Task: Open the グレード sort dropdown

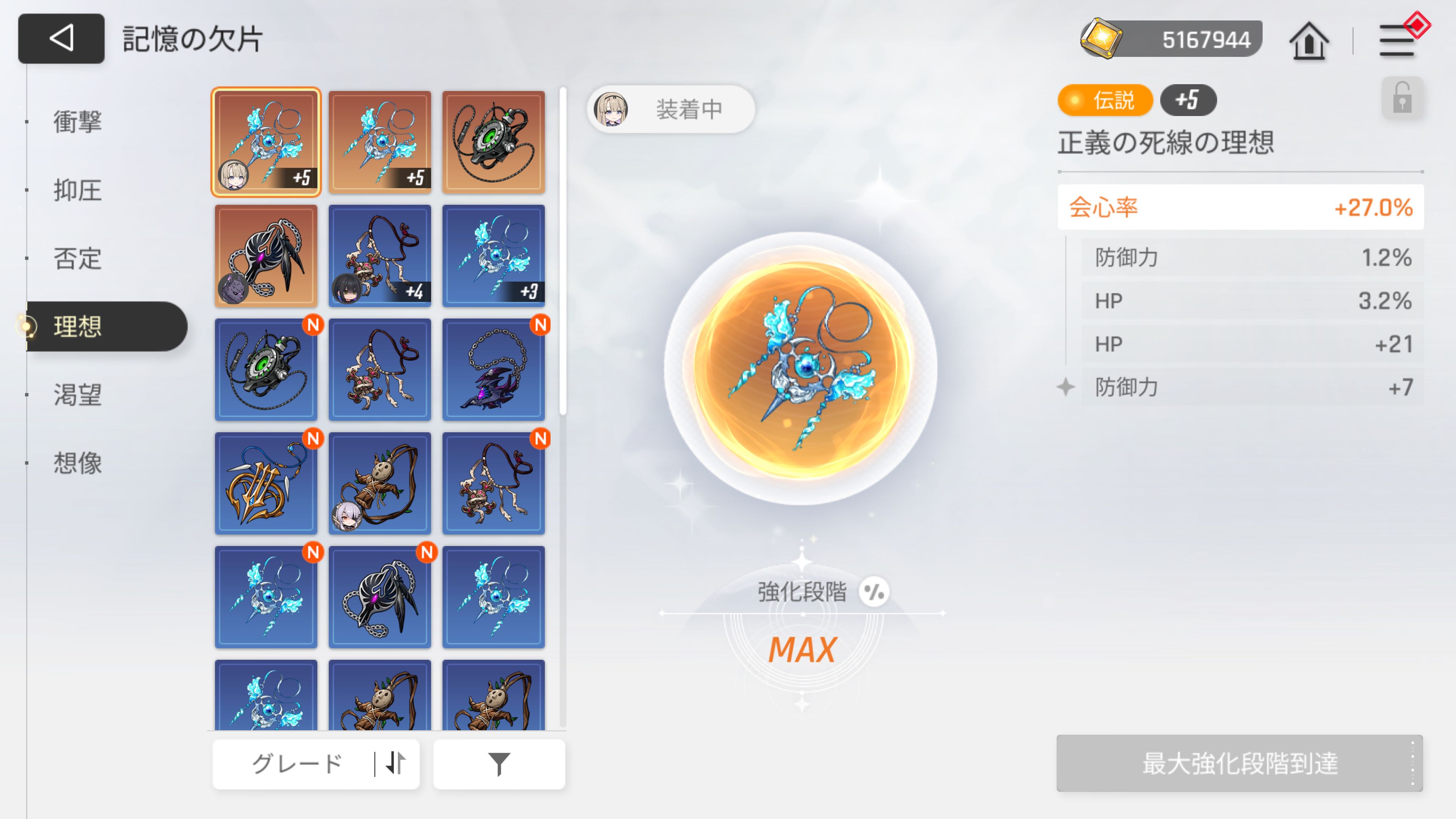Action: (x=315, y=764)
